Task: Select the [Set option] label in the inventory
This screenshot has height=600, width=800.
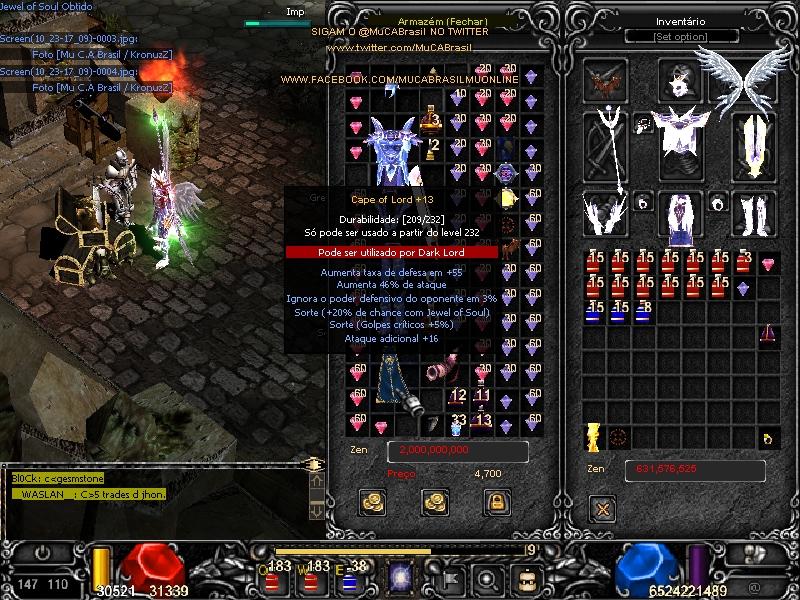Action: coord(681,37)
